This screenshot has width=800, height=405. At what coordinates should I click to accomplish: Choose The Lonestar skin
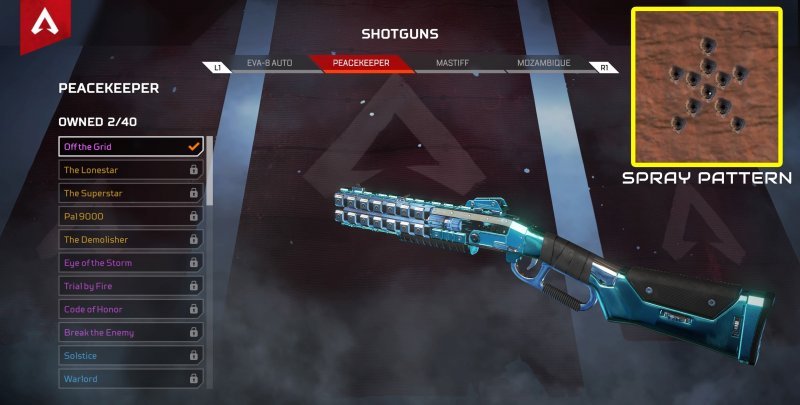[x=131, y=170]
